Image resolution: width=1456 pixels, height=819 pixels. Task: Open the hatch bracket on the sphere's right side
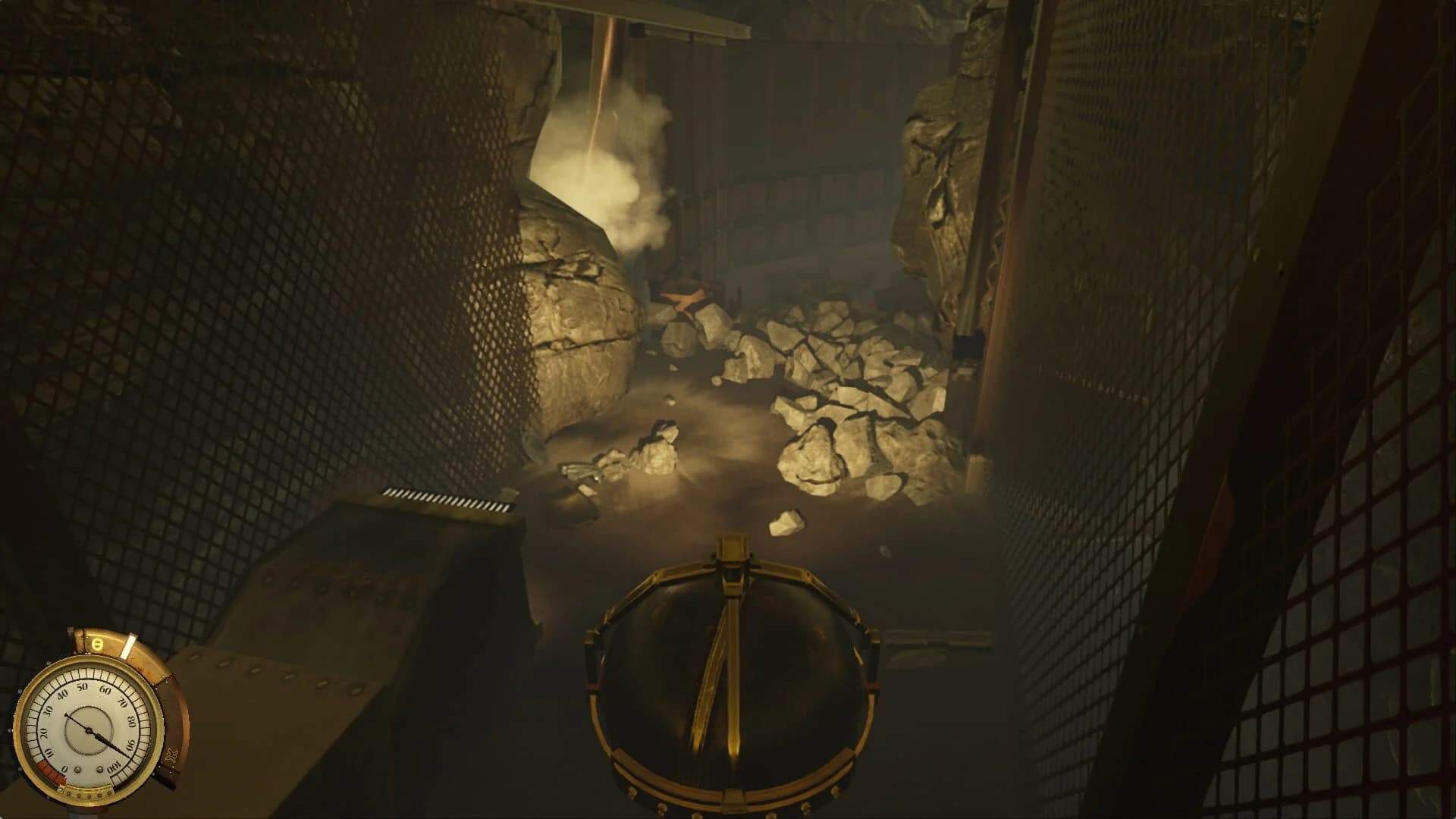point(874,659)
